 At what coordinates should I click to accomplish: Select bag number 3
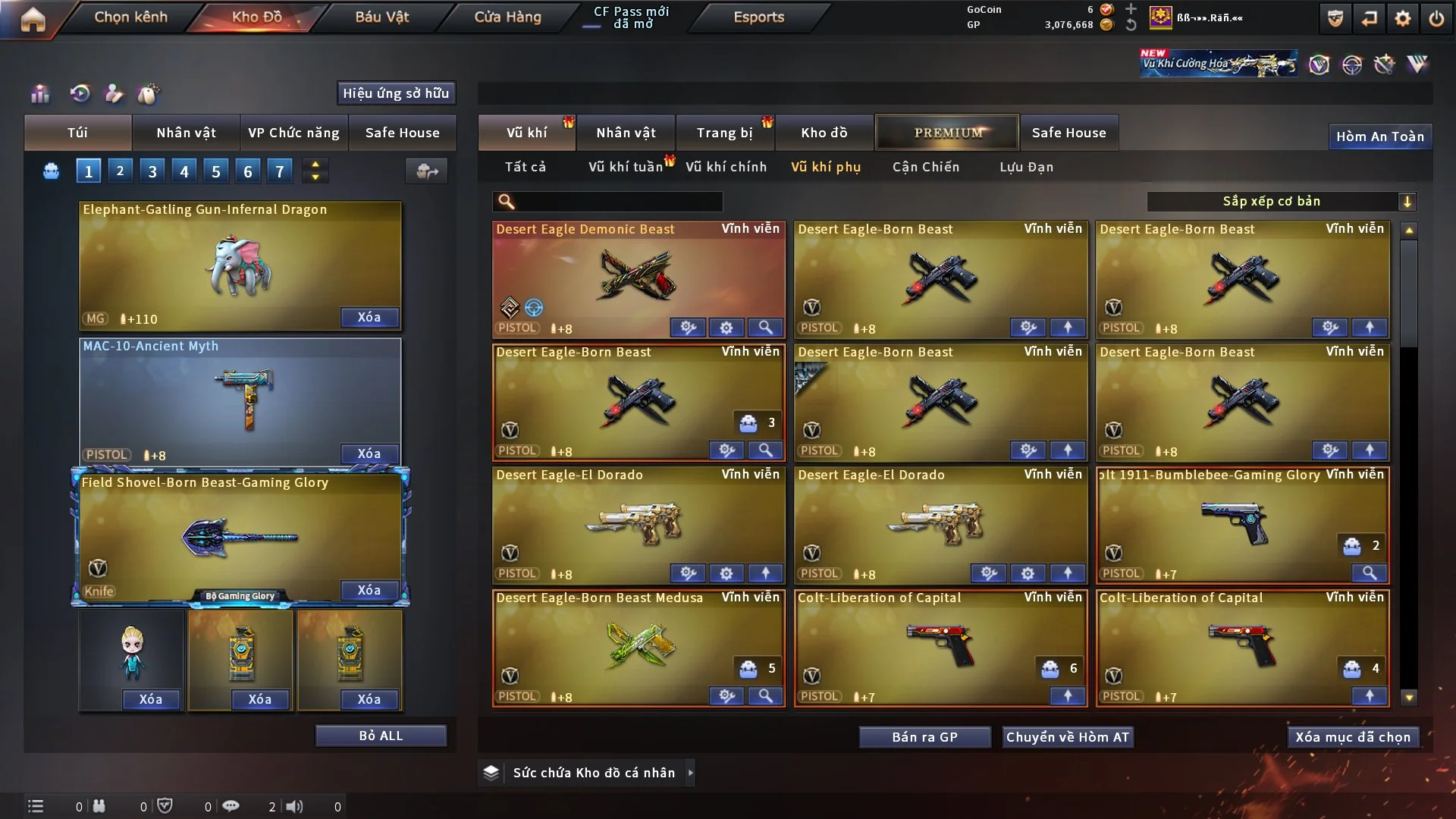152,171
